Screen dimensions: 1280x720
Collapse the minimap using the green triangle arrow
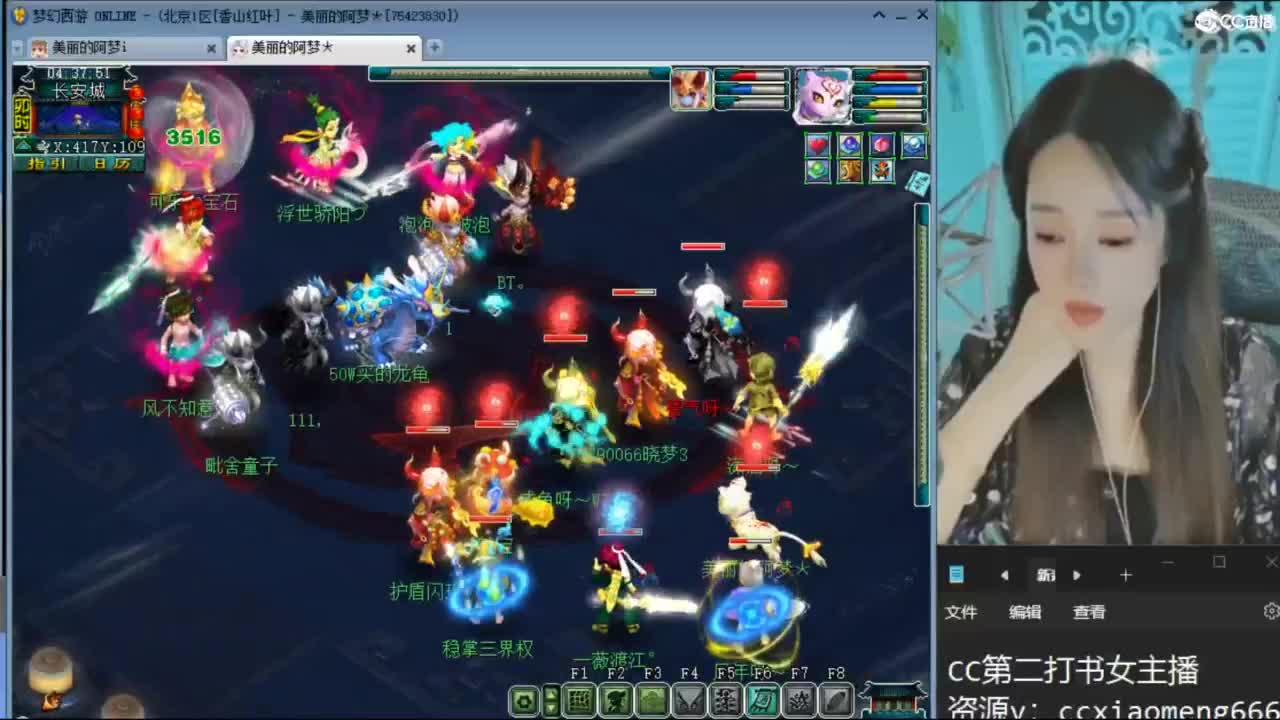click(x=23, y=145)
